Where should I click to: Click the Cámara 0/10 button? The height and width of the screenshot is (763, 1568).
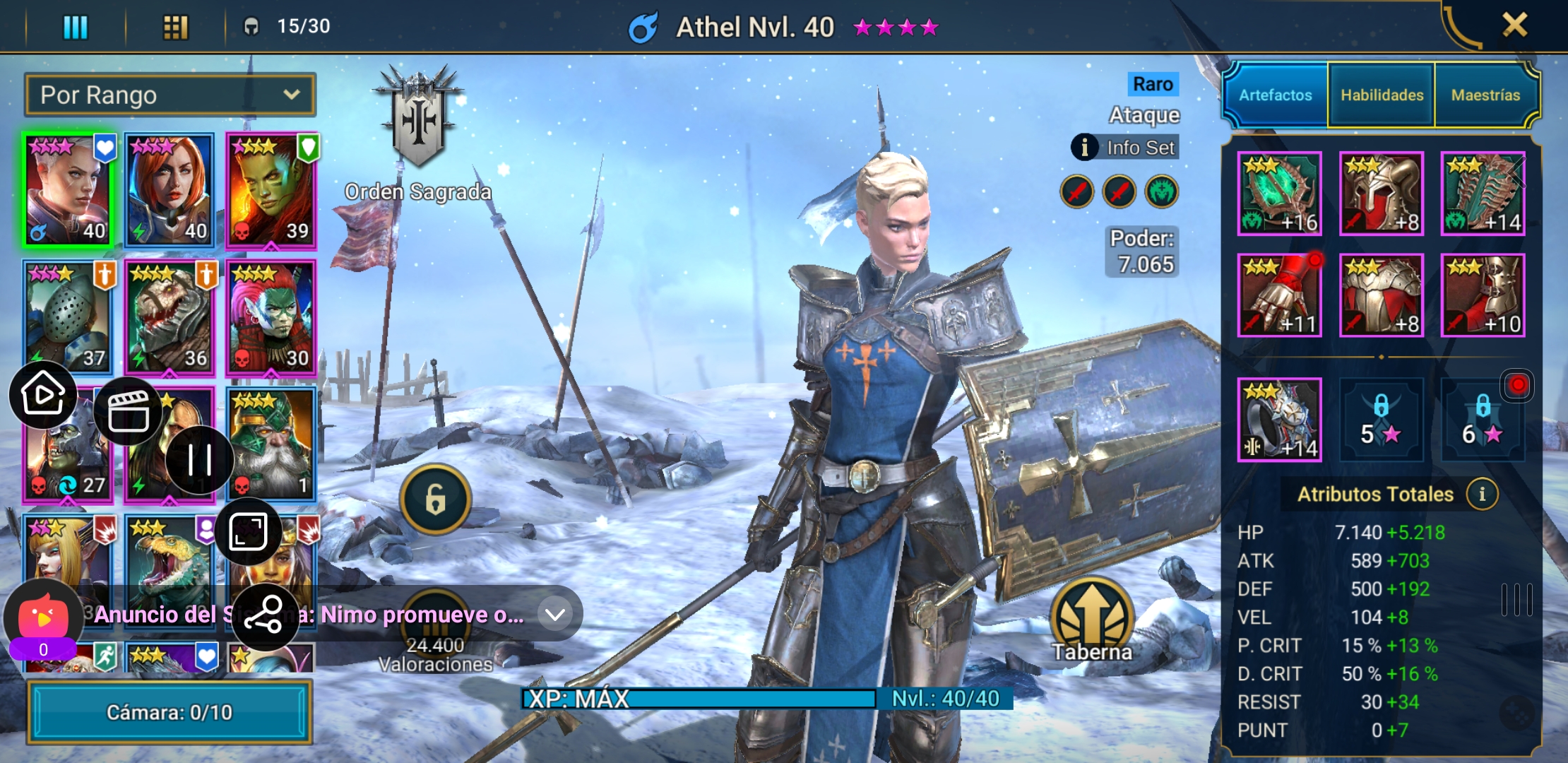[x=170, y=712]
